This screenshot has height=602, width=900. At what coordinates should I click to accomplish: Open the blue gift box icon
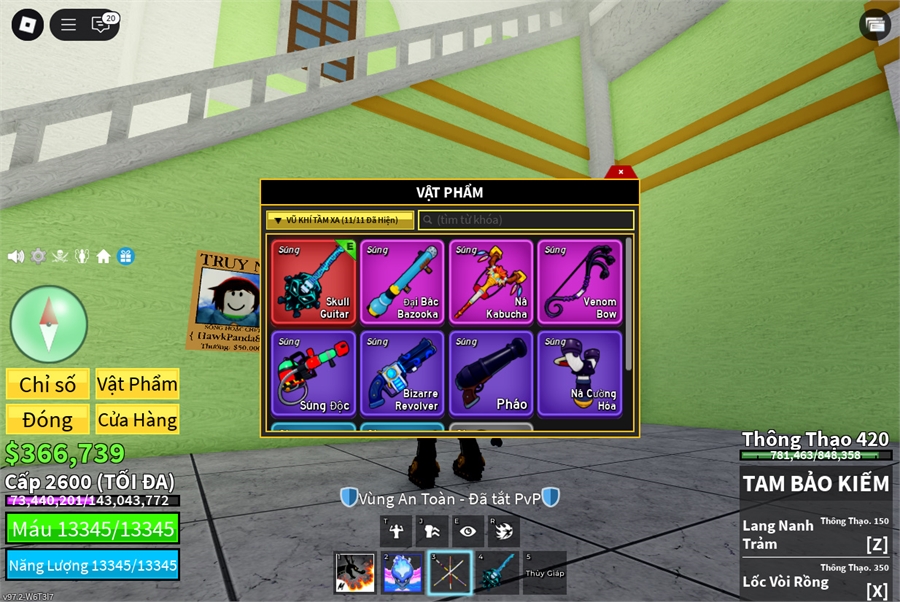tap(125, 256)
